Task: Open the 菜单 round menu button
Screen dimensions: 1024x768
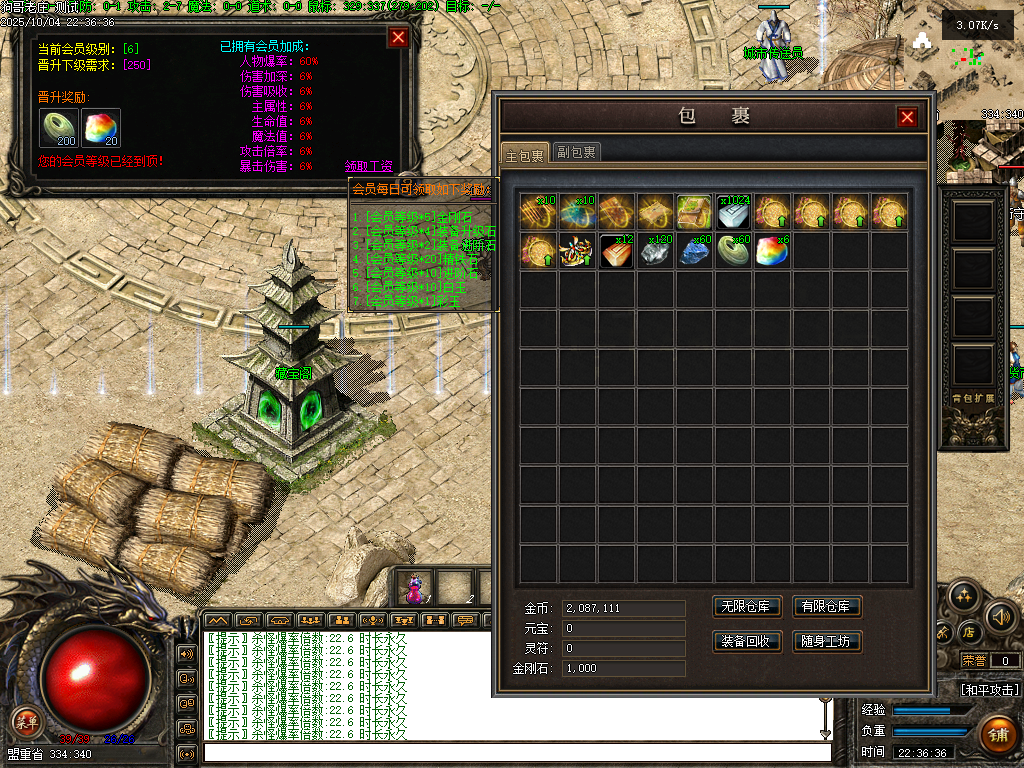Action: pos(26,721)
